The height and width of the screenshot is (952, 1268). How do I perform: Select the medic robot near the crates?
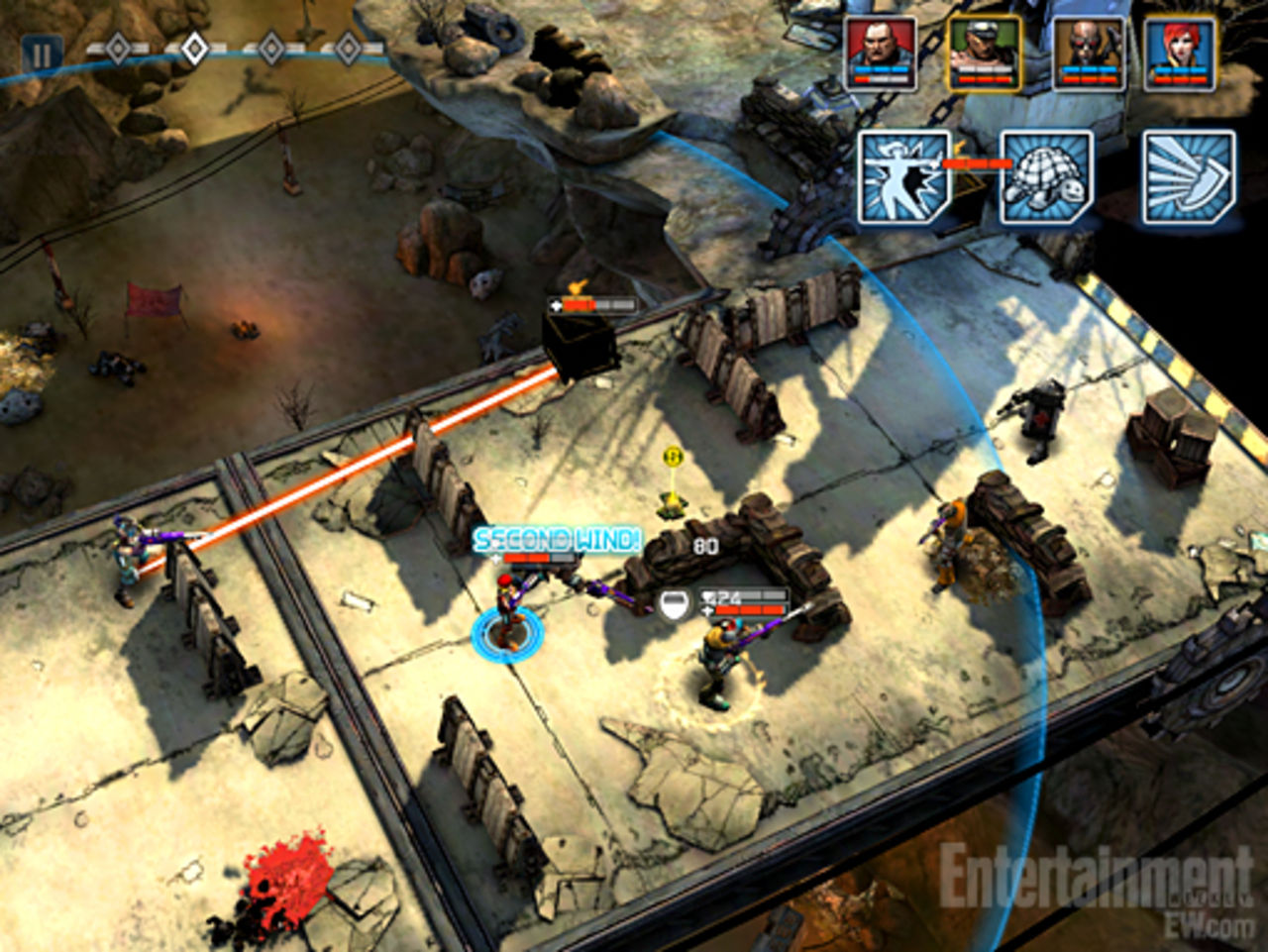(x=1038, y=416)
